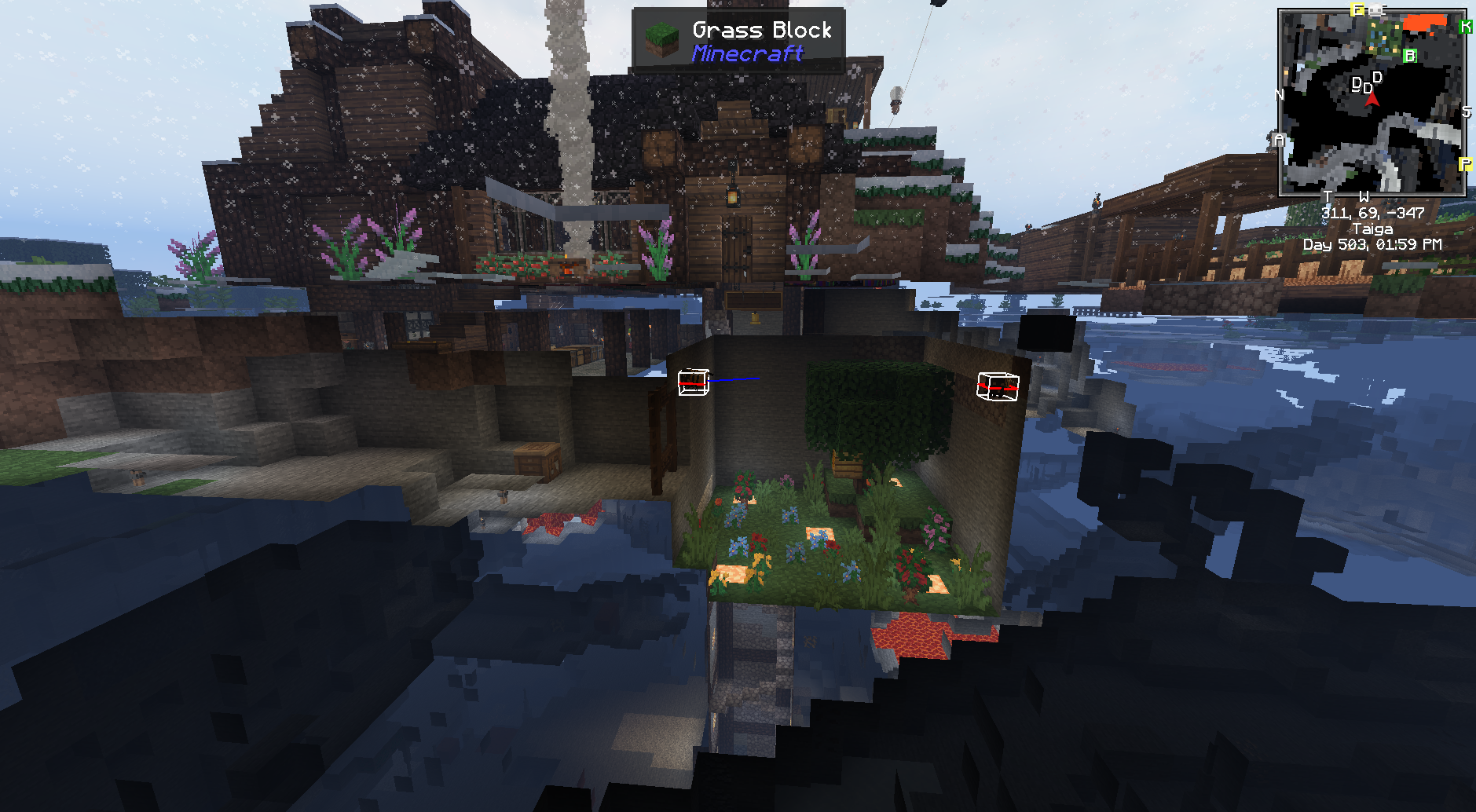Click the skull death marker on minimap
The width and height of the screenshot is (1476, 812).
coord(1376,10)
